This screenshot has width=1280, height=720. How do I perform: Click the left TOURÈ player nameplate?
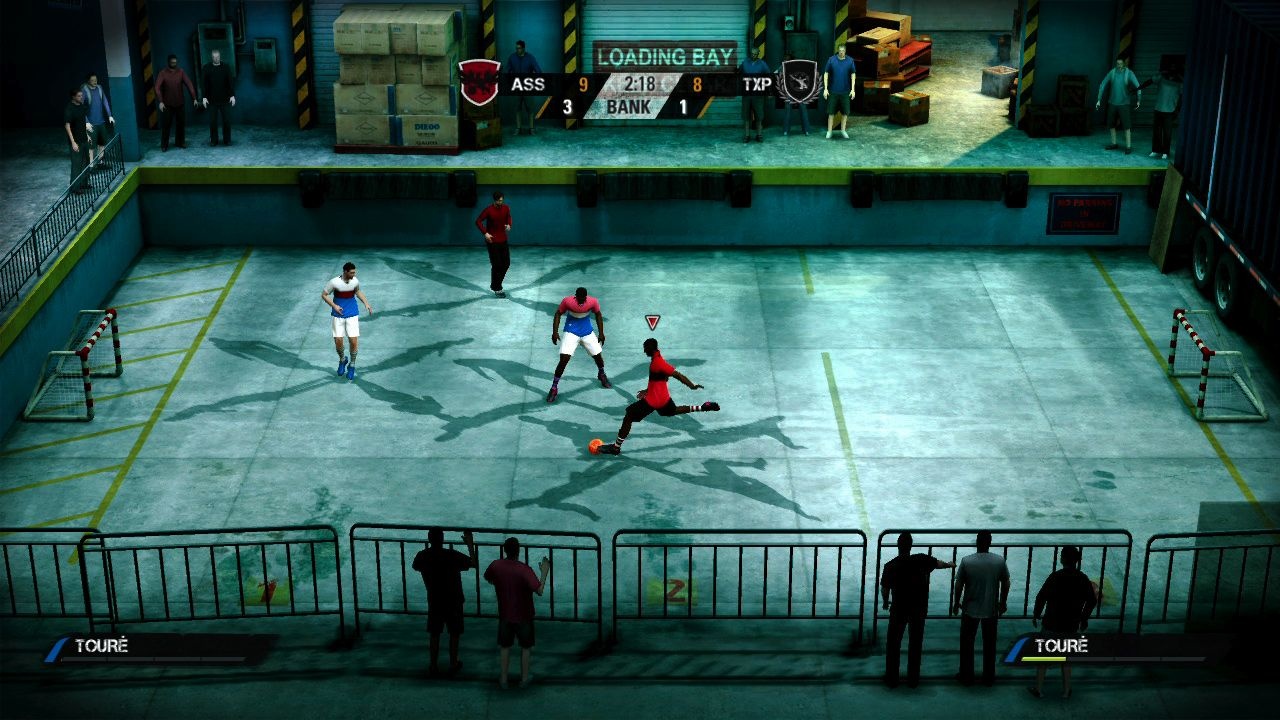point(100,646)
